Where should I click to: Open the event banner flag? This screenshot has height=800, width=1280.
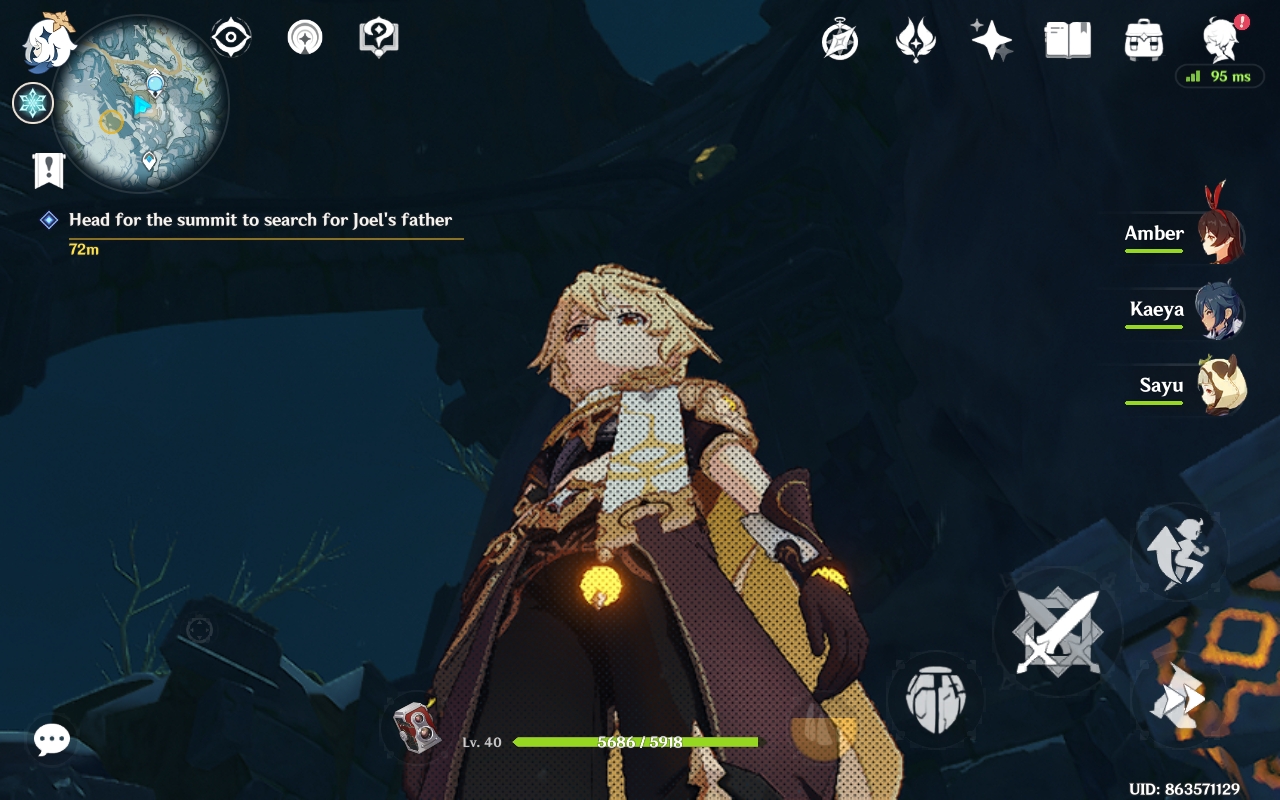48,170
